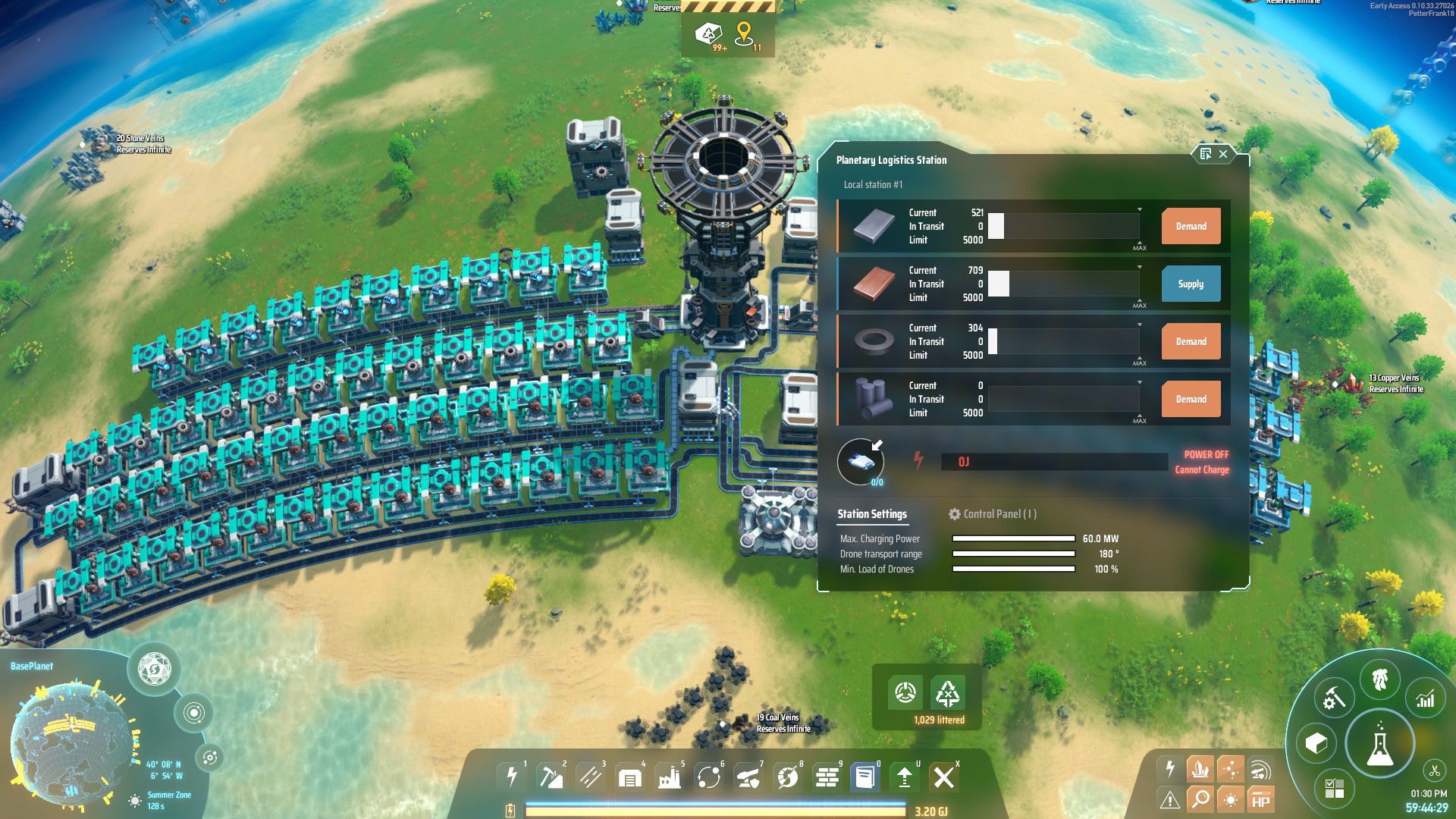Viewport: 1456px width, 819px height.
Task: Open the Control Panel link
Action: point(993,514)
